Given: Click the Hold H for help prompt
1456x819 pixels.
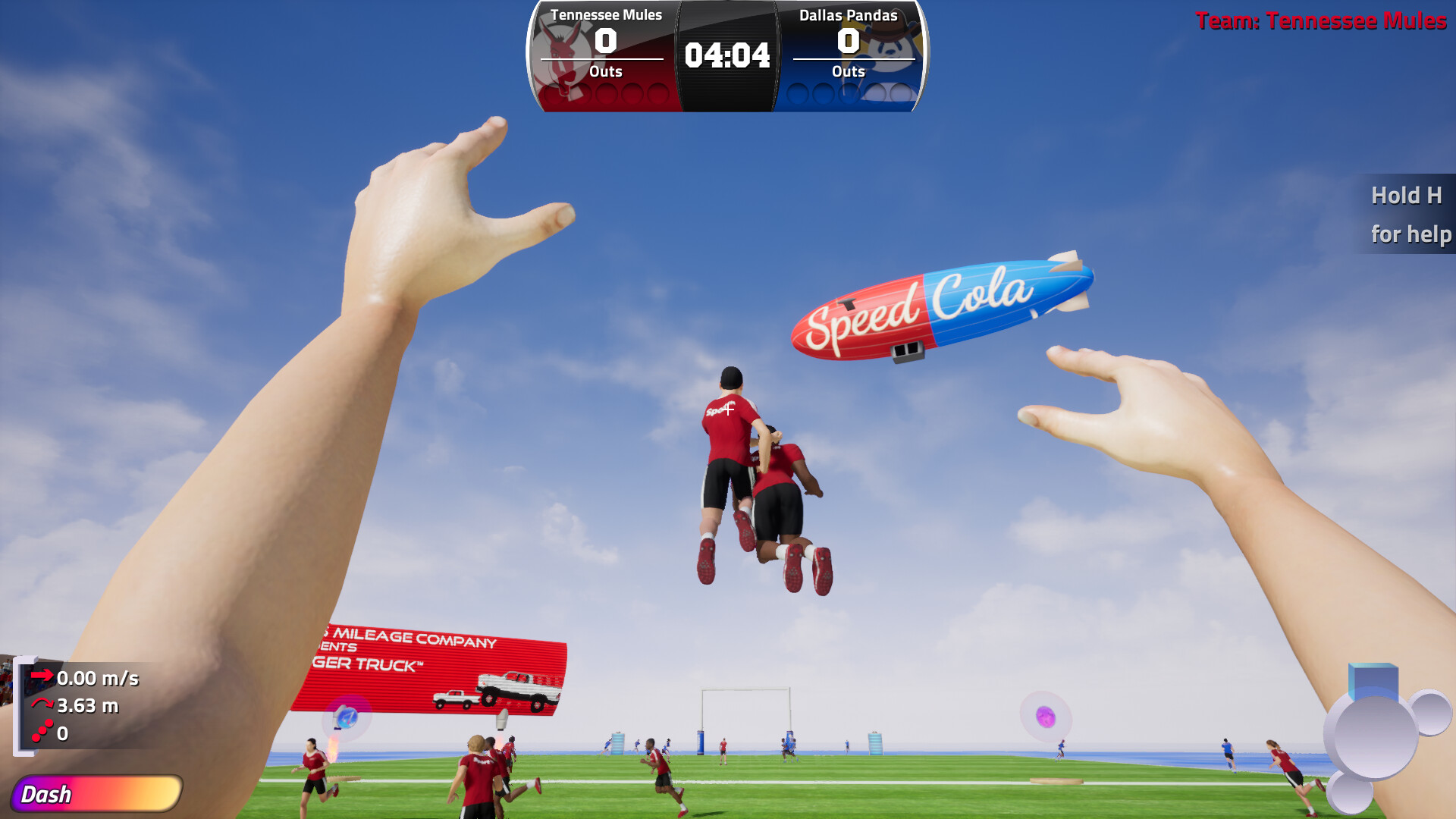Looking at the screenshot, I should 1408,215.
